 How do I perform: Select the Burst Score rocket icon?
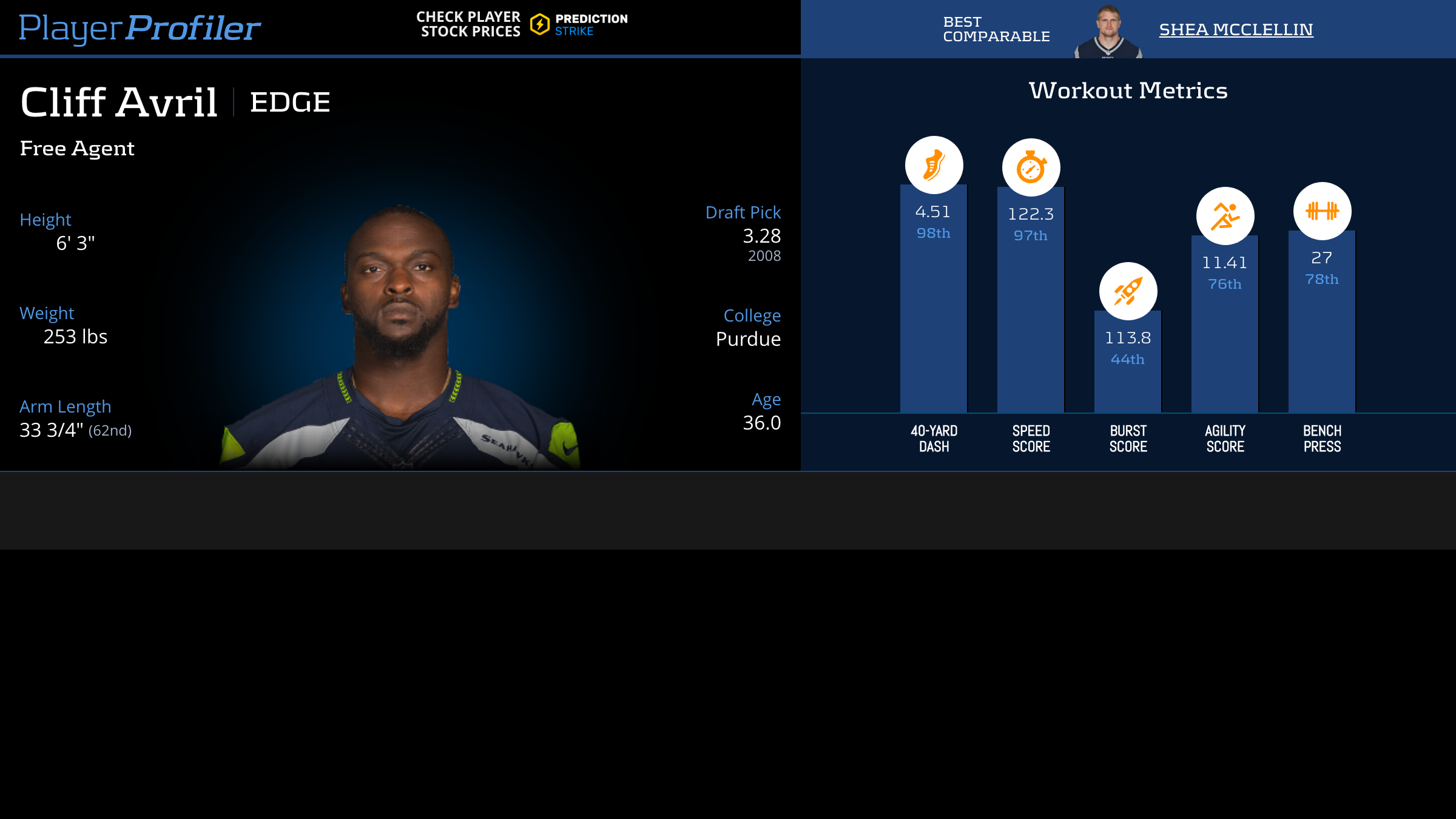(x=1128, y=291)
